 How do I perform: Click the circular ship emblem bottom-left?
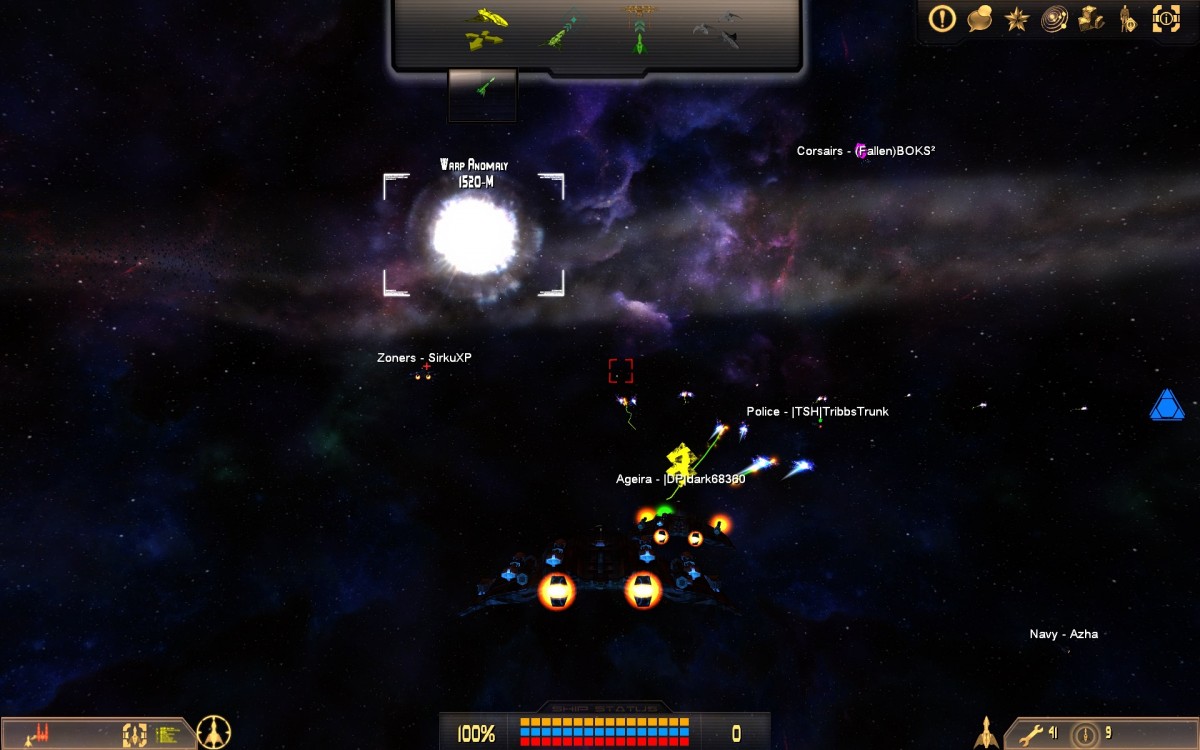(x=213, y=732)
